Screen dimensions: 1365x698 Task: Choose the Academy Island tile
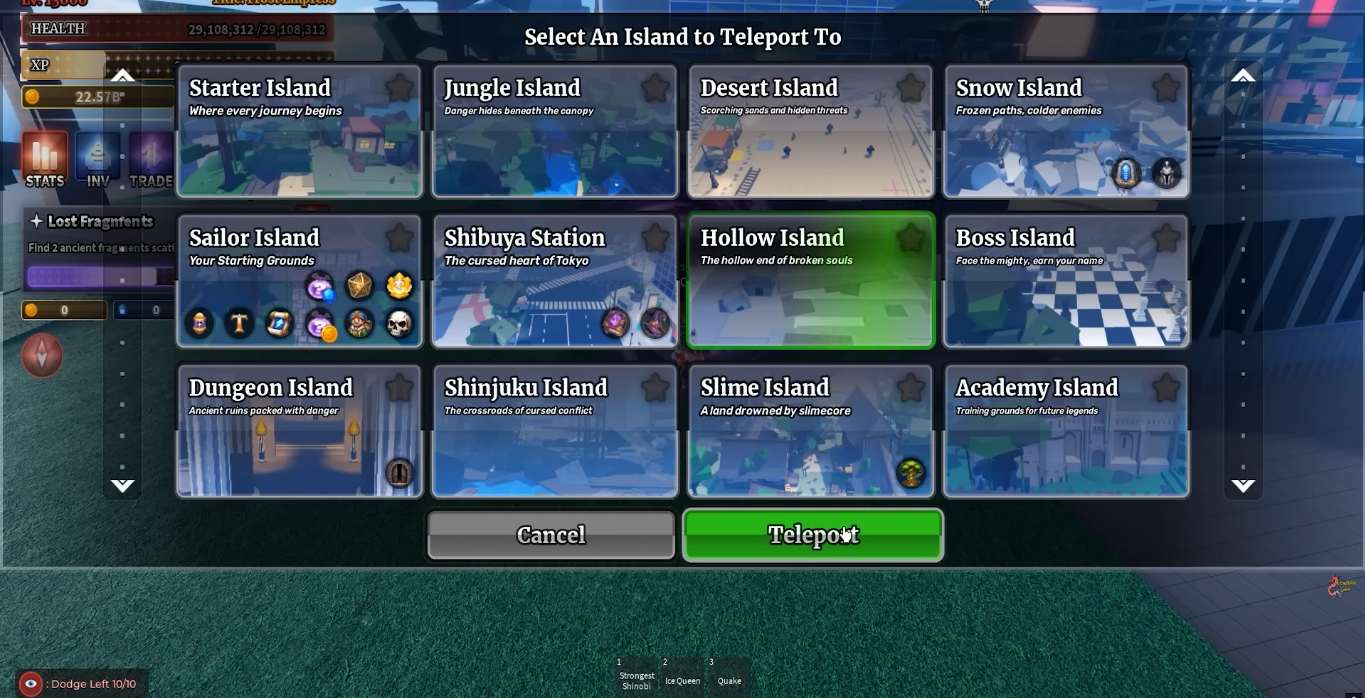point(1066,440)
